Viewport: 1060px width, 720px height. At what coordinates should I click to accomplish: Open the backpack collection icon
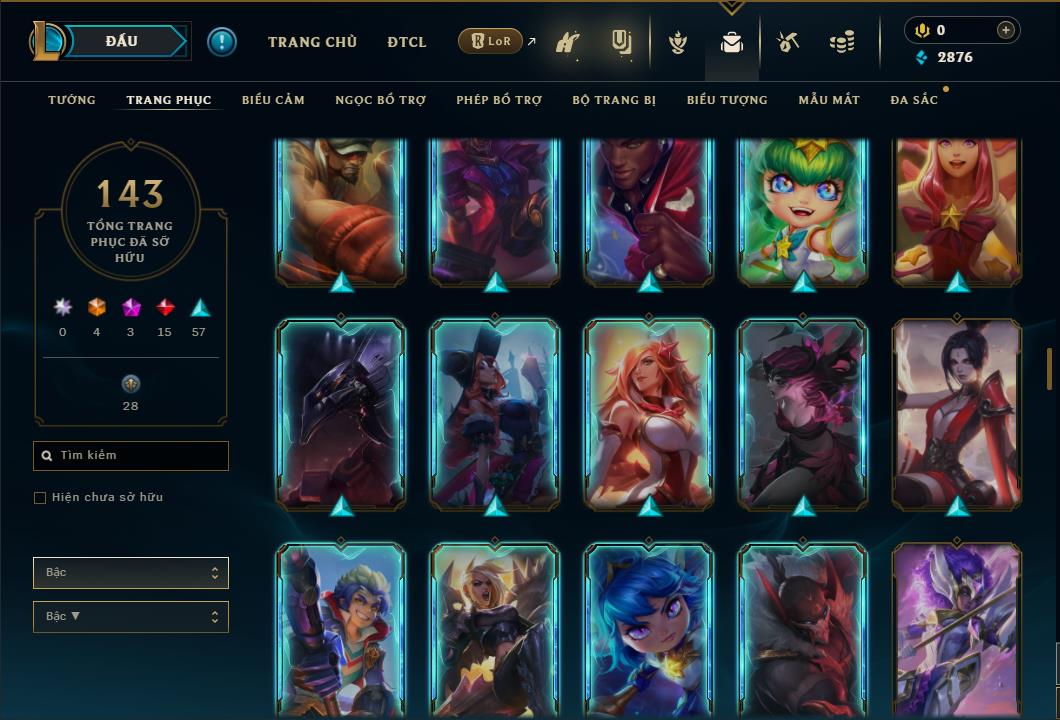(732, 43)
